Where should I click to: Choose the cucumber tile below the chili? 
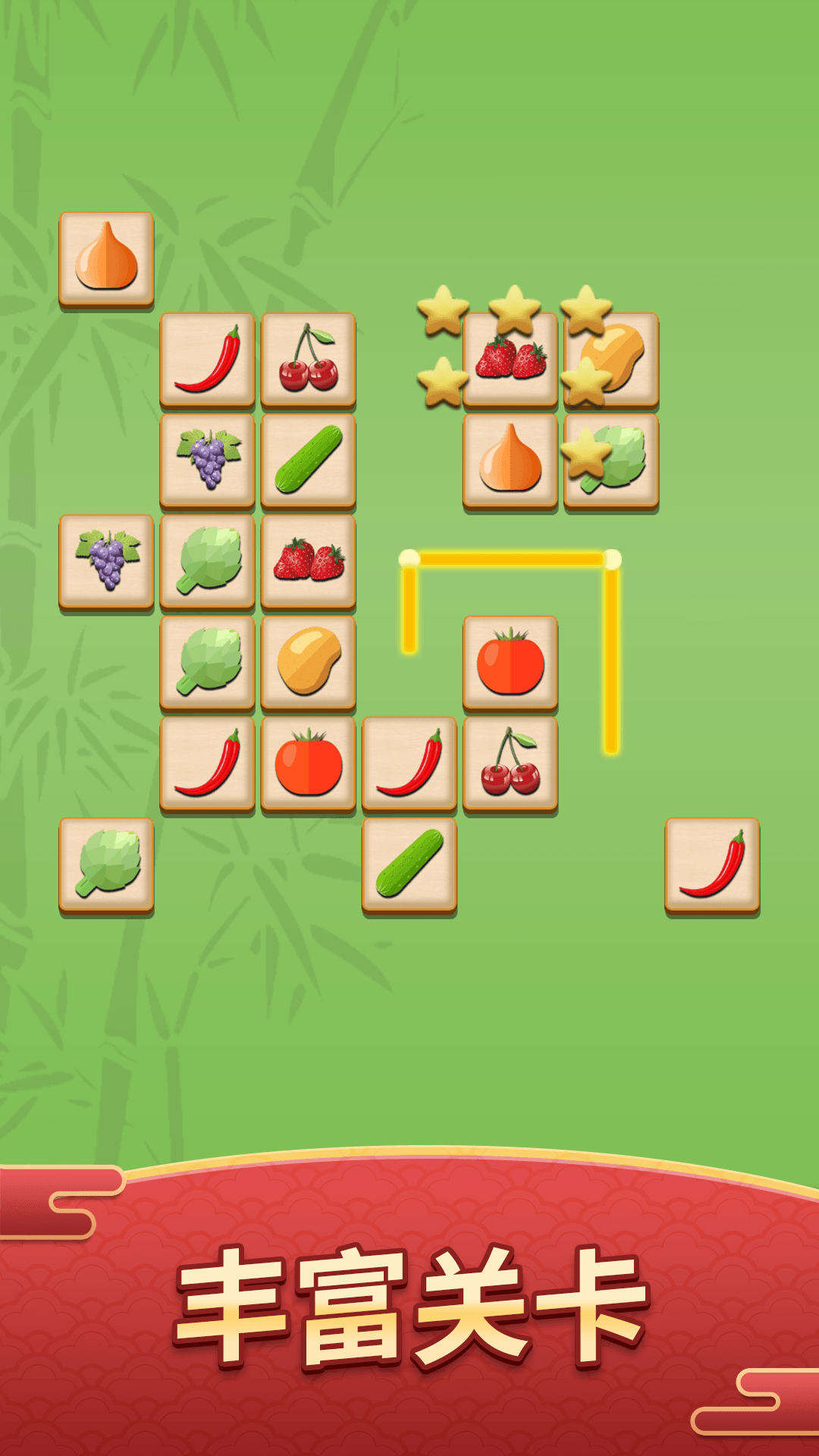click(409, 865)
